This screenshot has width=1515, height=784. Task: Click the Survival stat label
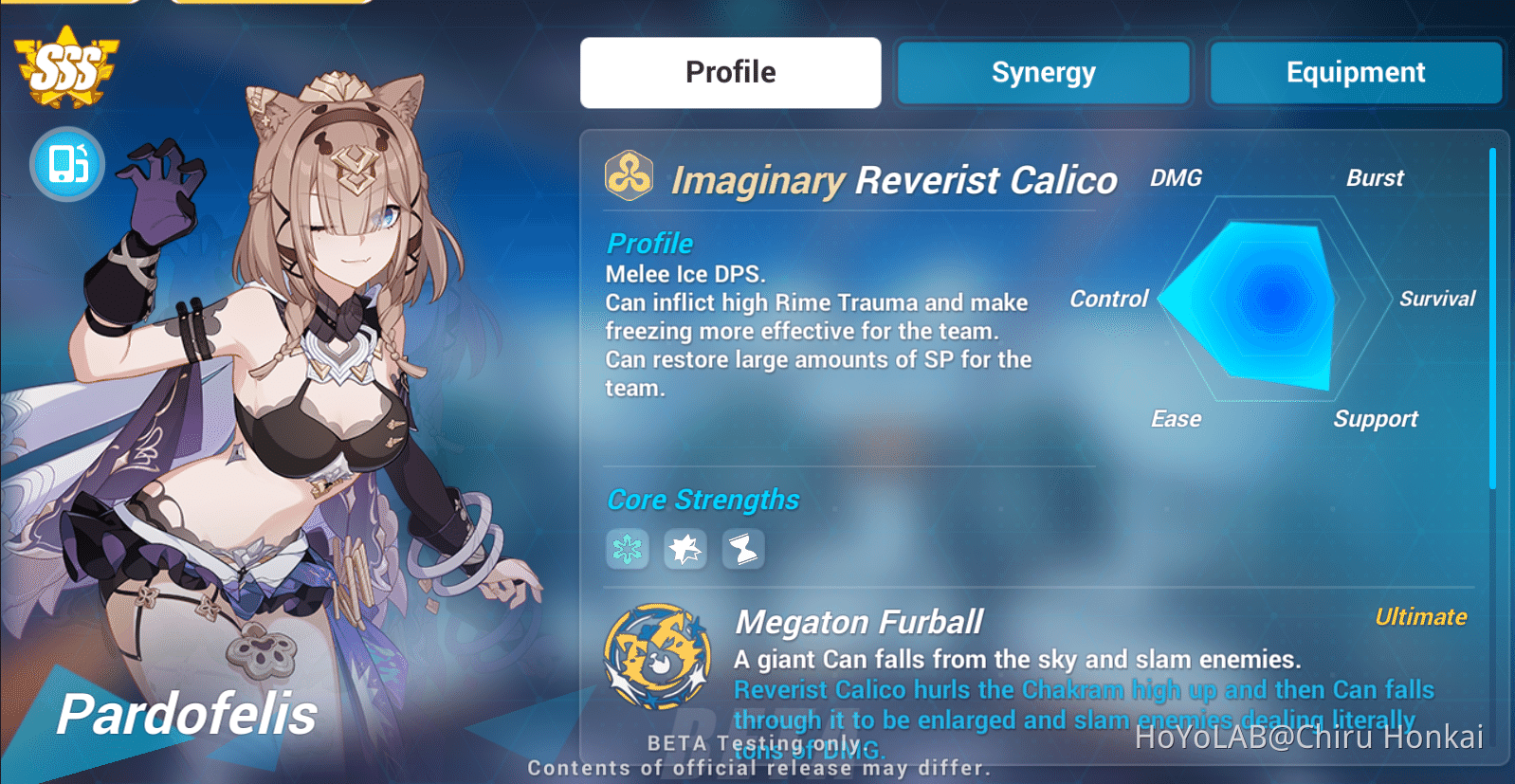[x=1437, y=299]
